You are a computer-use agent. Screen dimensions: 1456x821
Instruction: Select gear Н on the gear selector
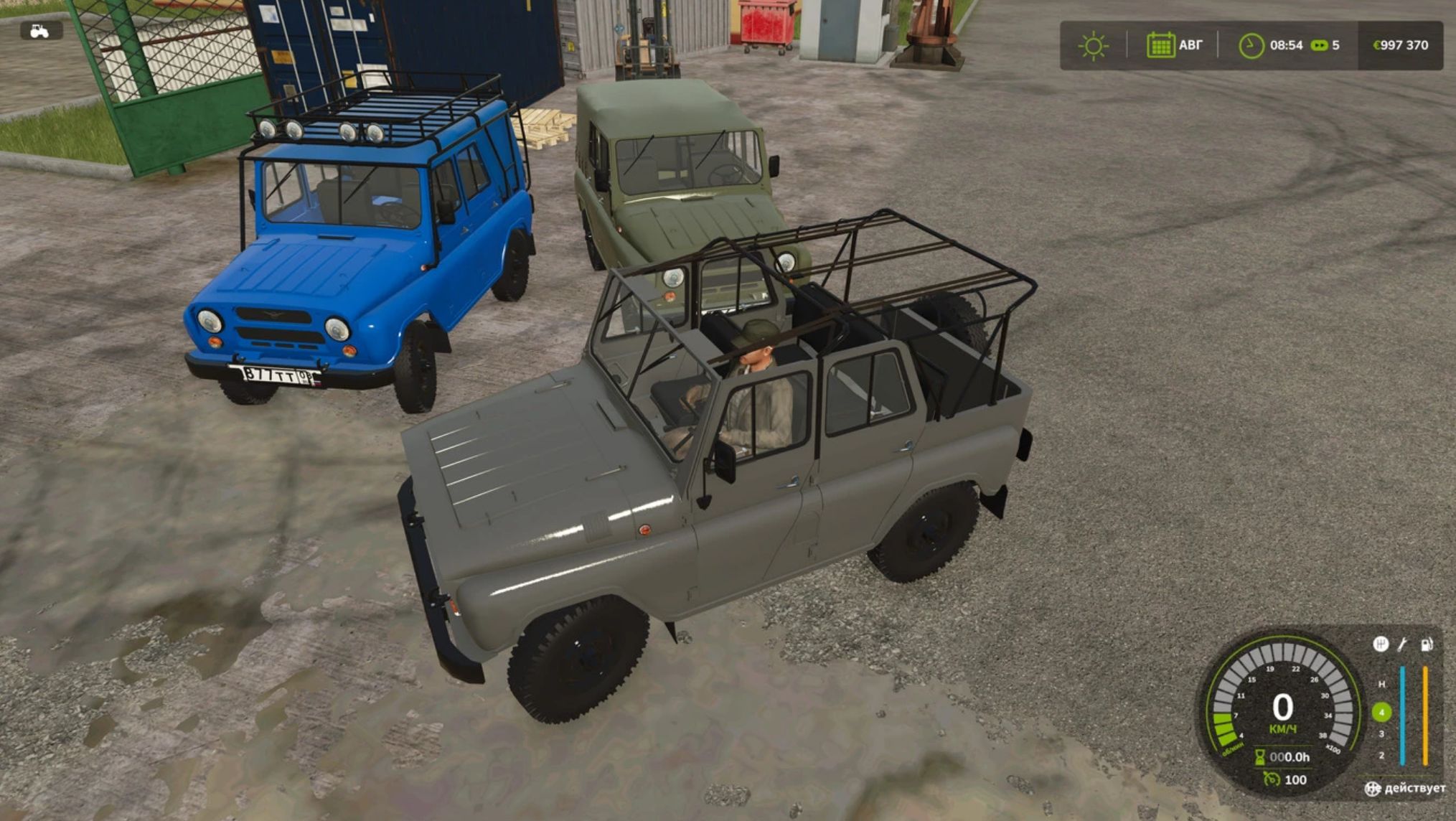(x=1381, y=684)
